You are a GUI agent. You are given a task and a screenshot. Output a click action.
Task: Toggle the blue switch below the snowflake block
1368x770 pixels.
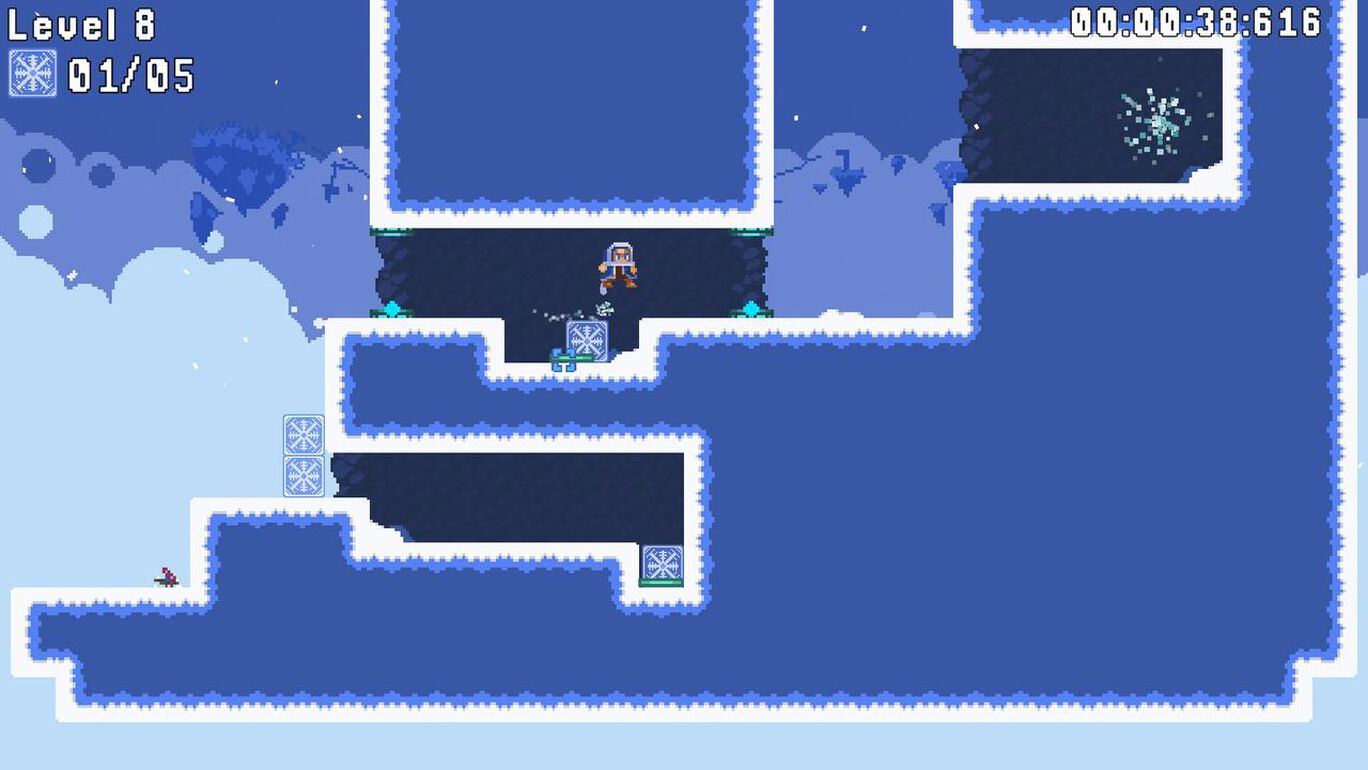pyautogui.click(x=564, y=358)
